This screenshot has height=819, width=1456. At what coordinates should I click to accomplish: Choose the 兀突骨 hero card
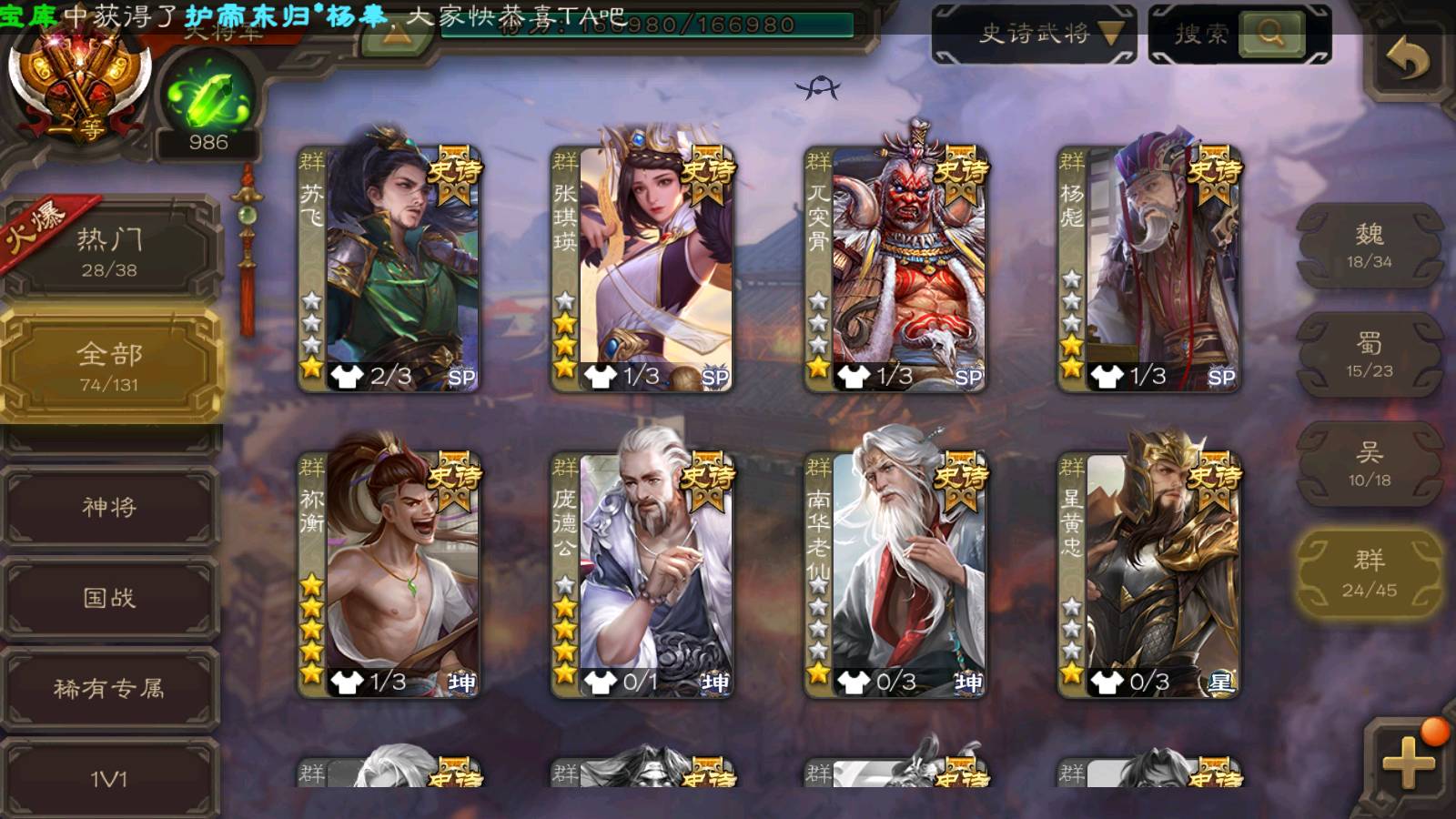tap(895, 269)
